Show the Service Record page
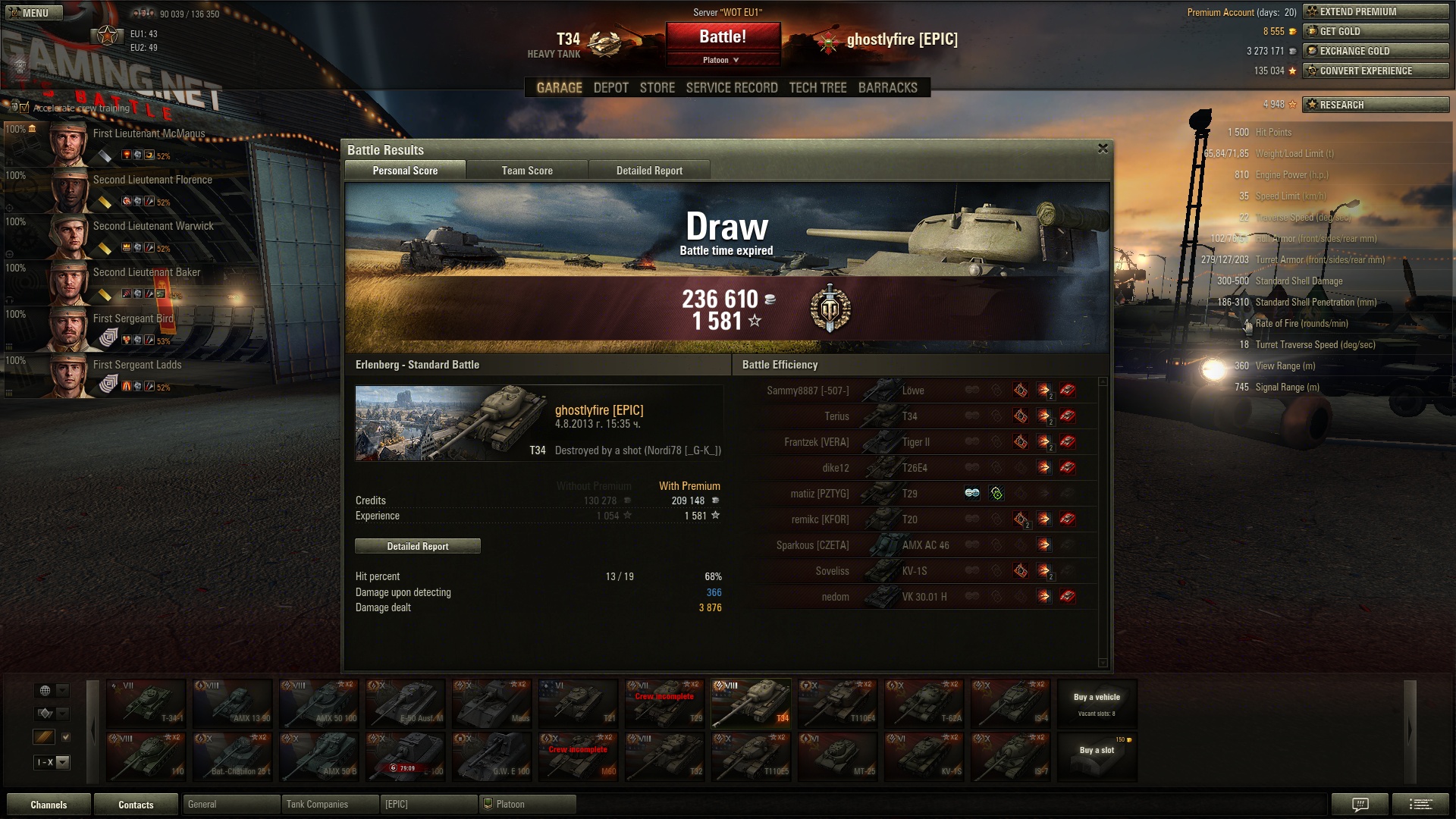Screen dimensions: 1456x819 (732, 88)
